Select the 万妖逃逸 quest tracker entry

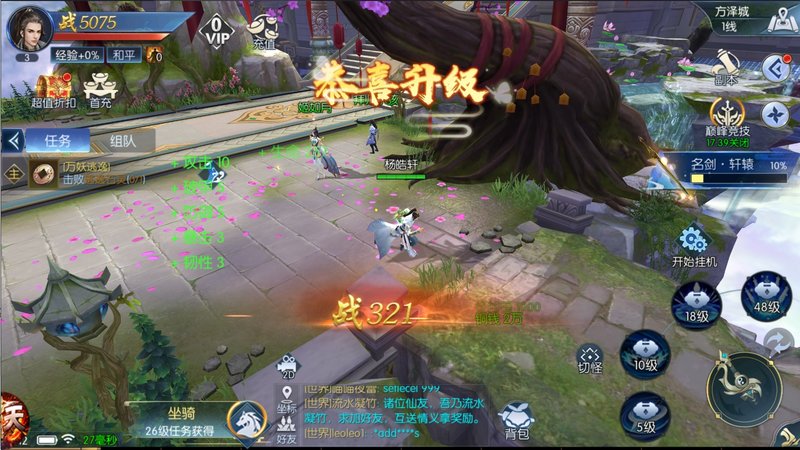click(90, 172)
